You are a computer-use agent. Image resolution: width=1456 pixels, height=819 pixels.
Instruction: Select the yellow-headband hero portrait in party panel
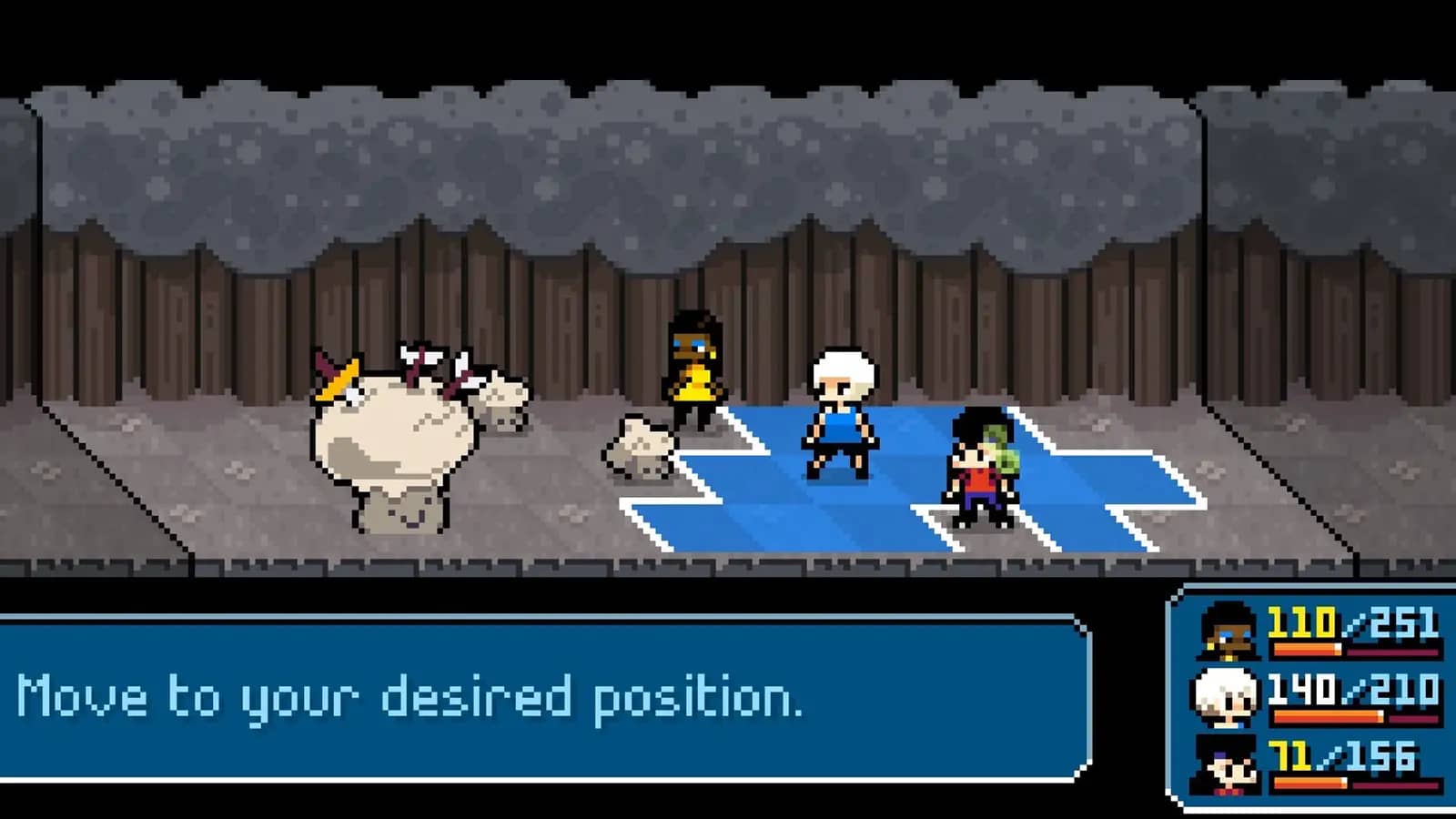tap(1228, 631)
